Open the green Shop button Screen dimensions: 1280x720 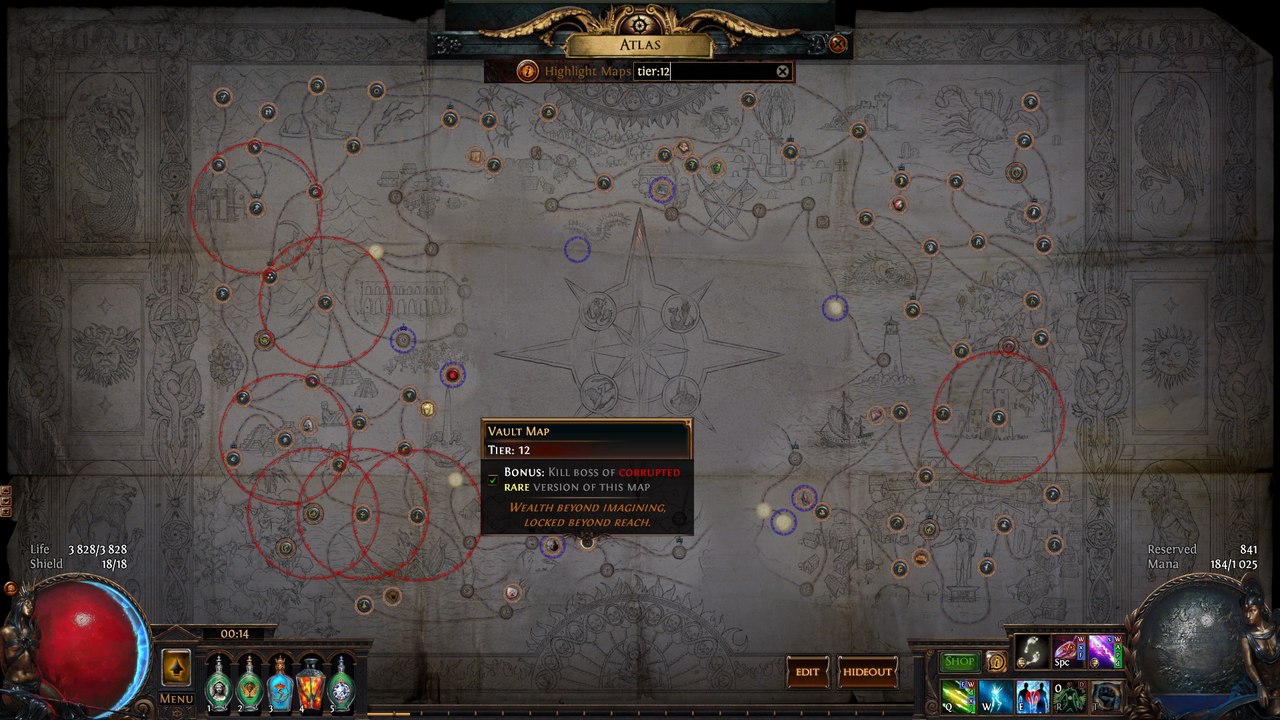click(x=959, y=662)
